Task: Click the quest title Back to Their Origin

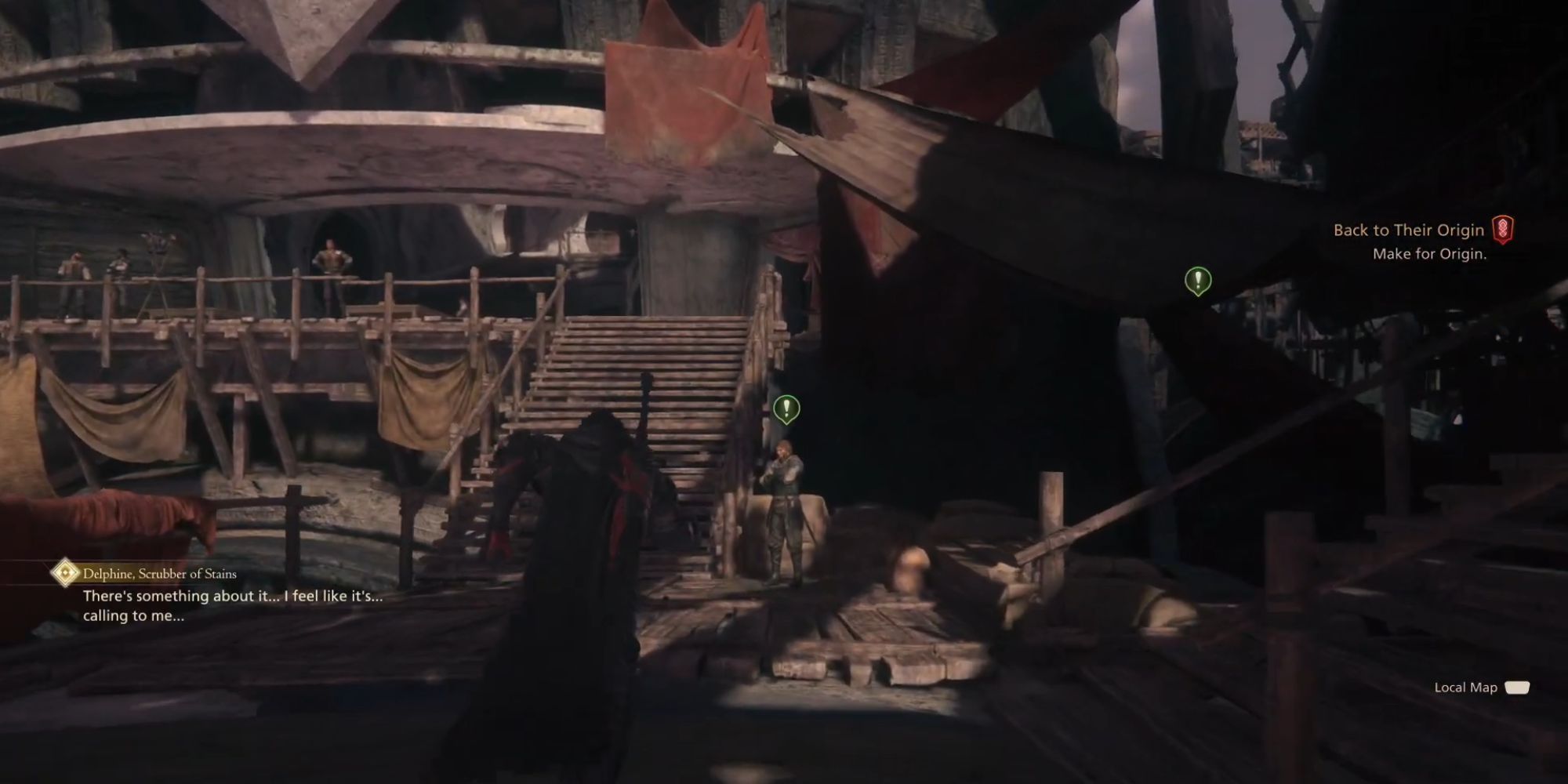Action: tap(1407, 230)
